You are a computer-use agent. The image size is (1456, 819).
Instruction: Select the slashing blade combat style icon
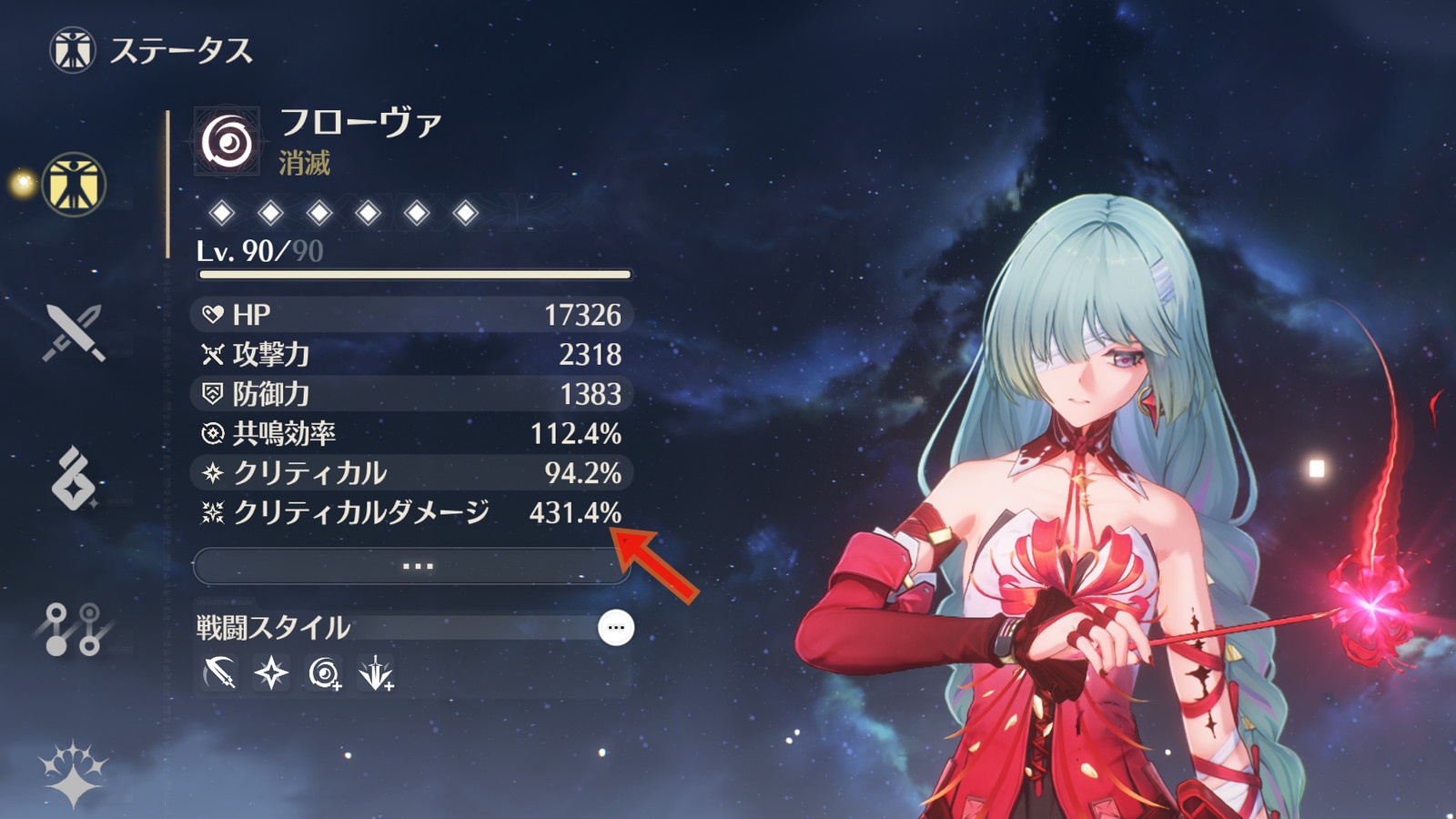(219, 674)
